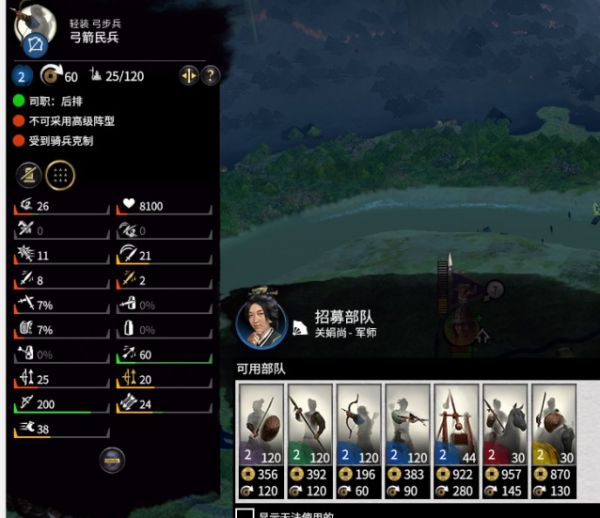The image size is (600, 518).
Task: Open the question mark help button
Action: [x=210, y=76]
